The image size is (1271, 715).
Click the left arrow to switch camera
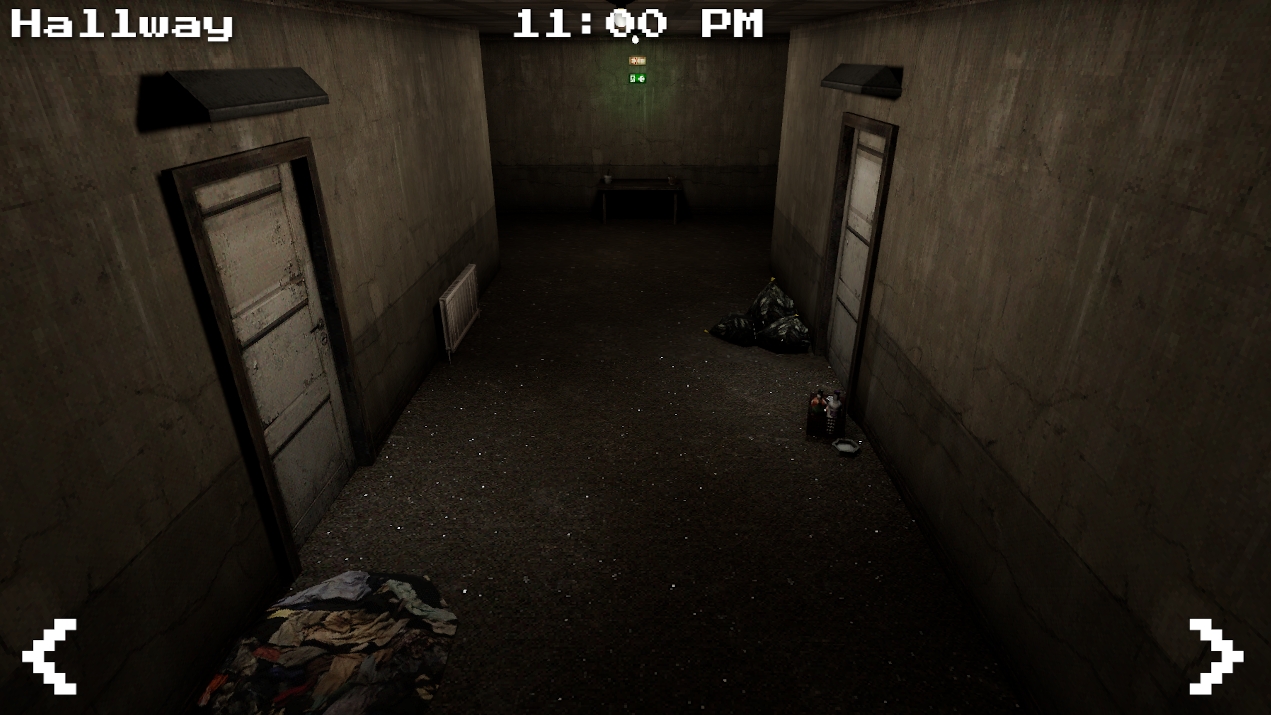tap(50, 656)
